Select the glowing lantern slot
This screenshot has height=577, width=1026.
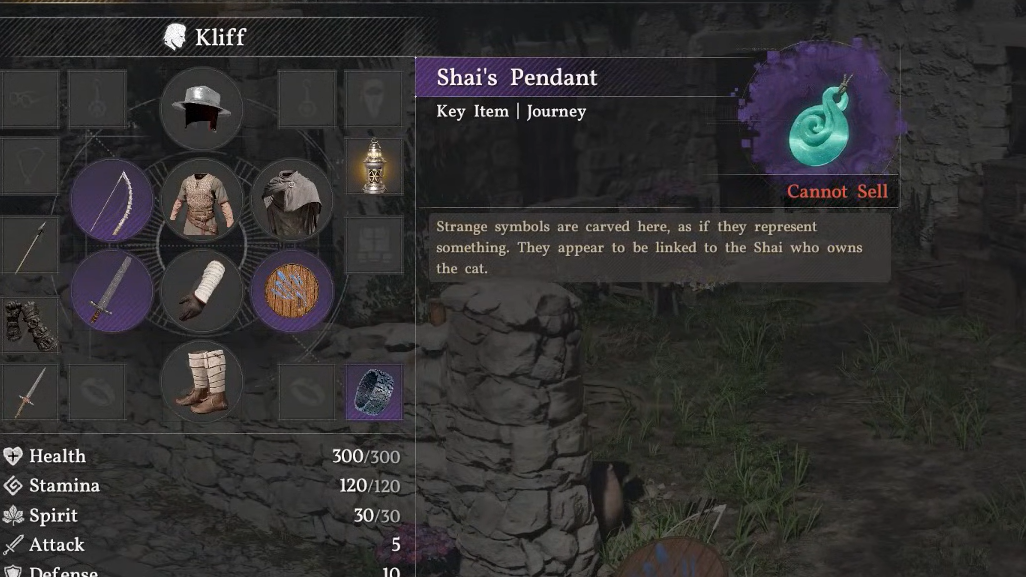[x=374, y=165]
